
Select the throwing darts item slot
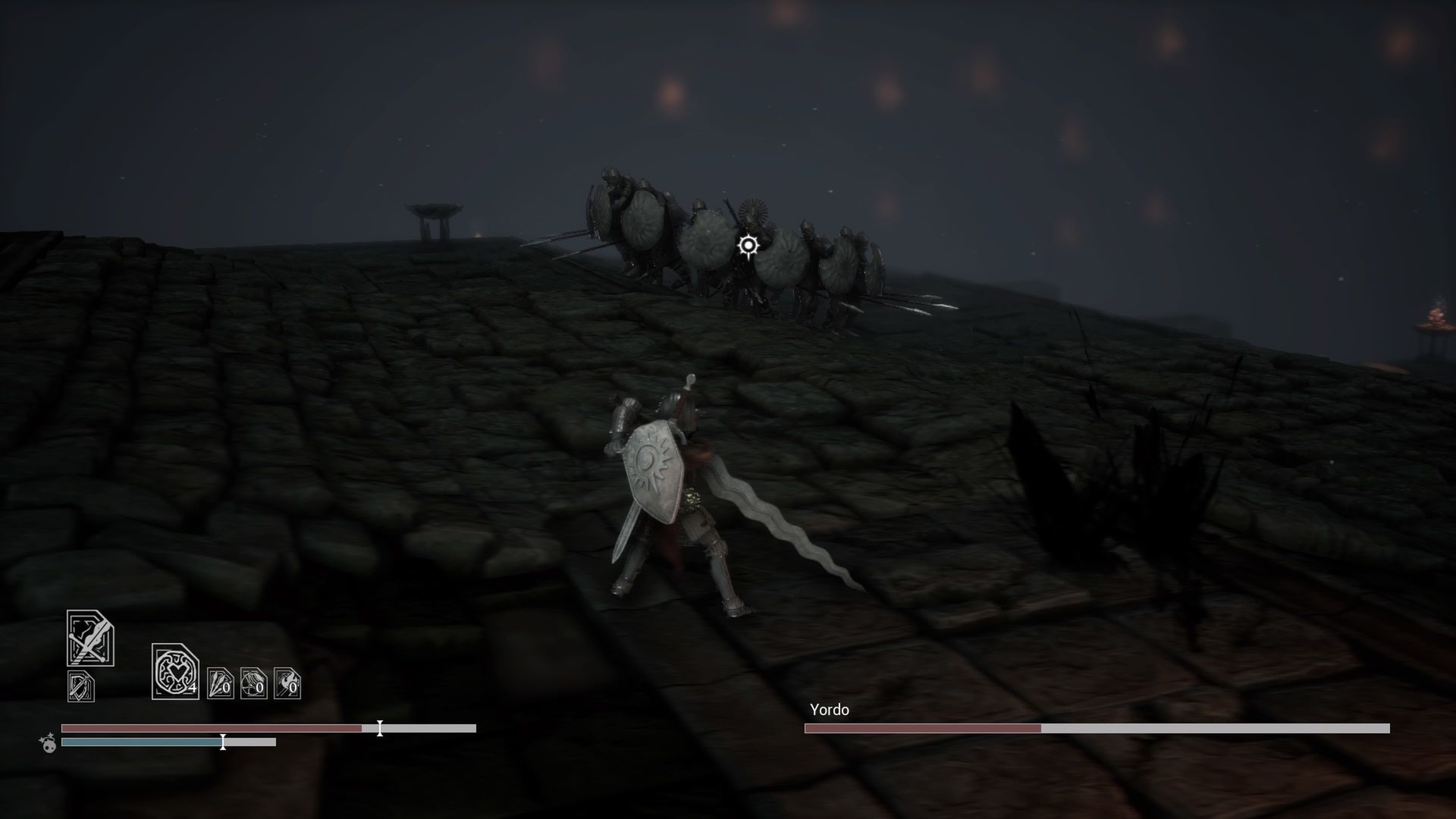(220, 683)
